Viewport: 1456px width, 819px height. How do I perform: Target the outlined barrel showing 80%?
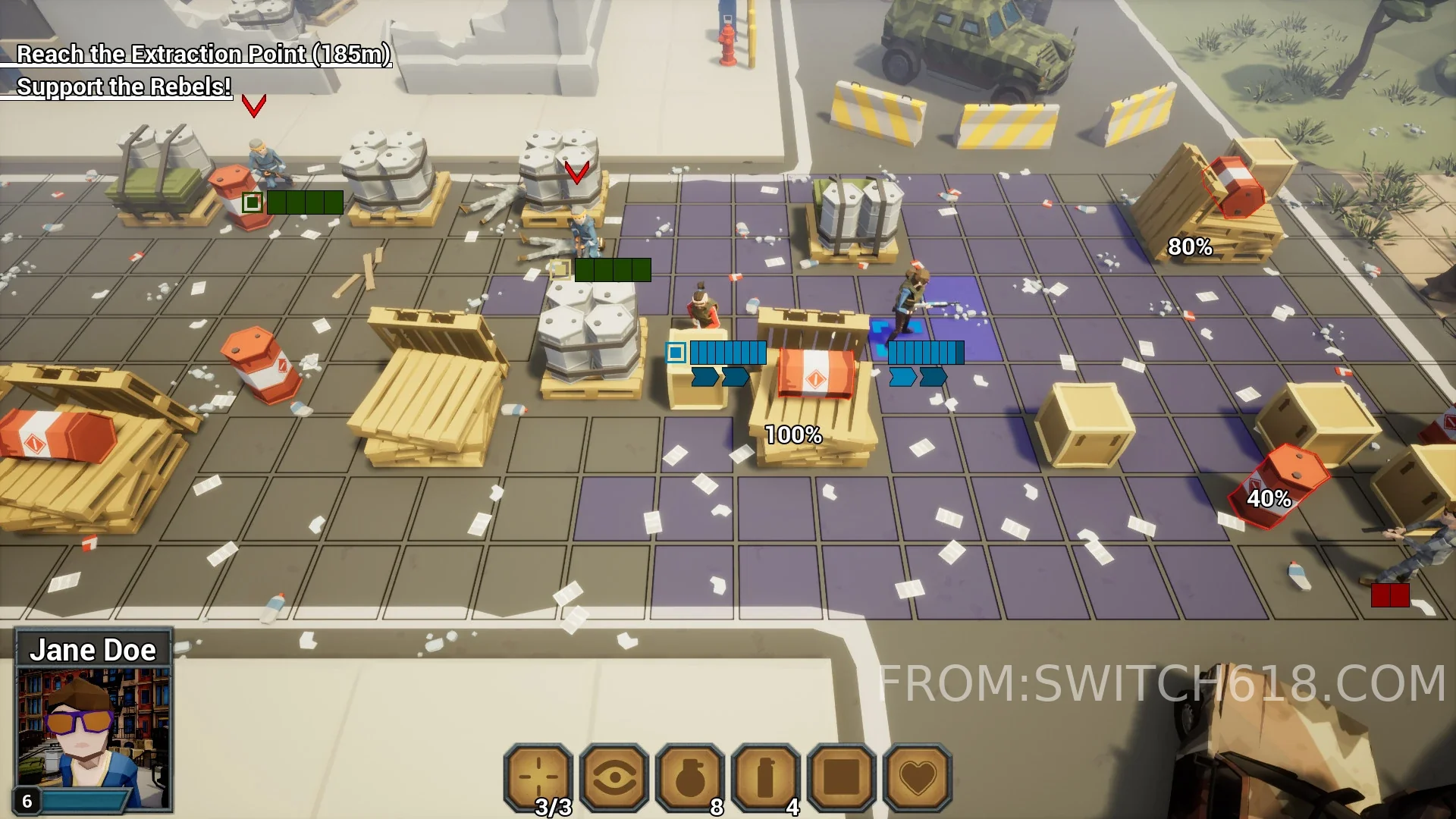coord(1234,187)
